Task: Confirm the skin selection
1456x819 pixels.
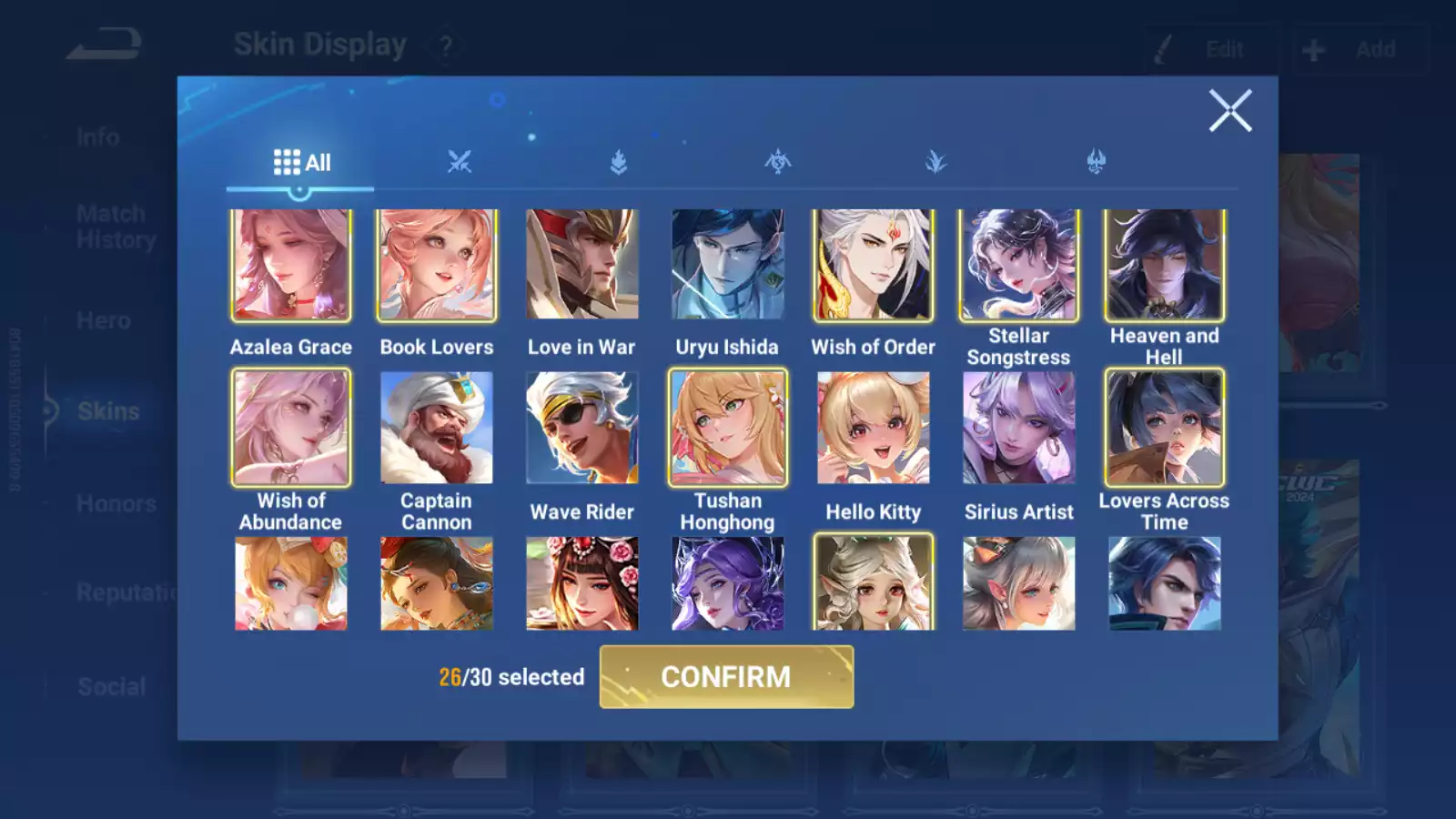Action: pos(726,677)
